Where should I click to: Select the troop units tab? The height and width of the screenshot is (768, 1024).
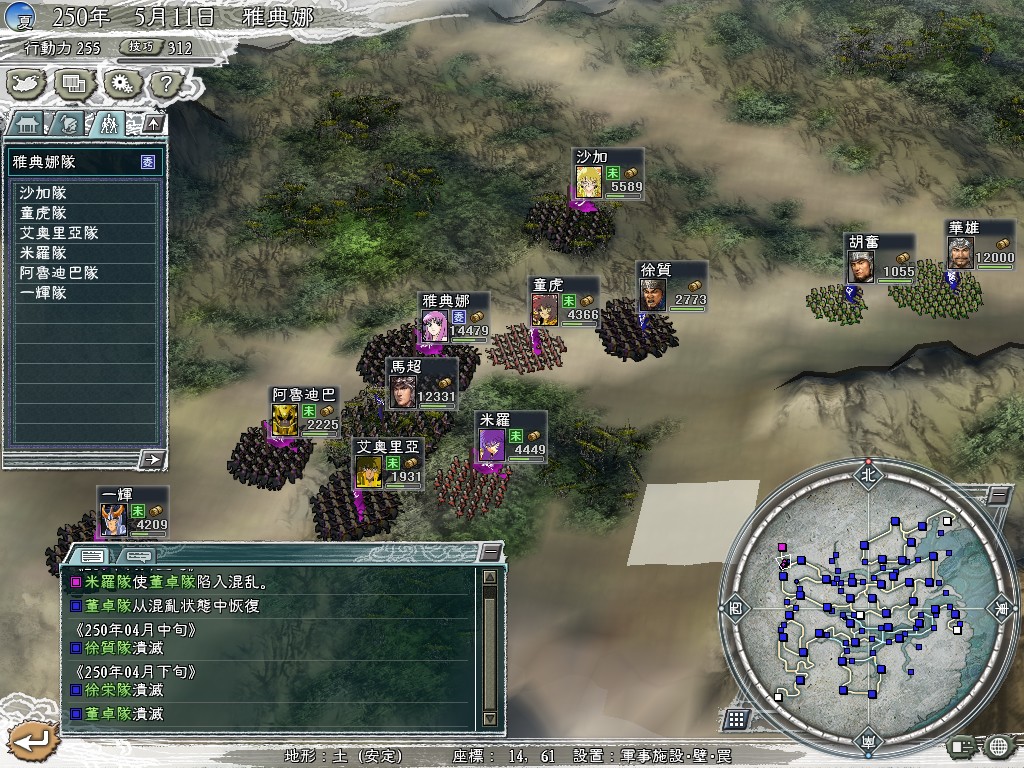(x=107, y=124)
